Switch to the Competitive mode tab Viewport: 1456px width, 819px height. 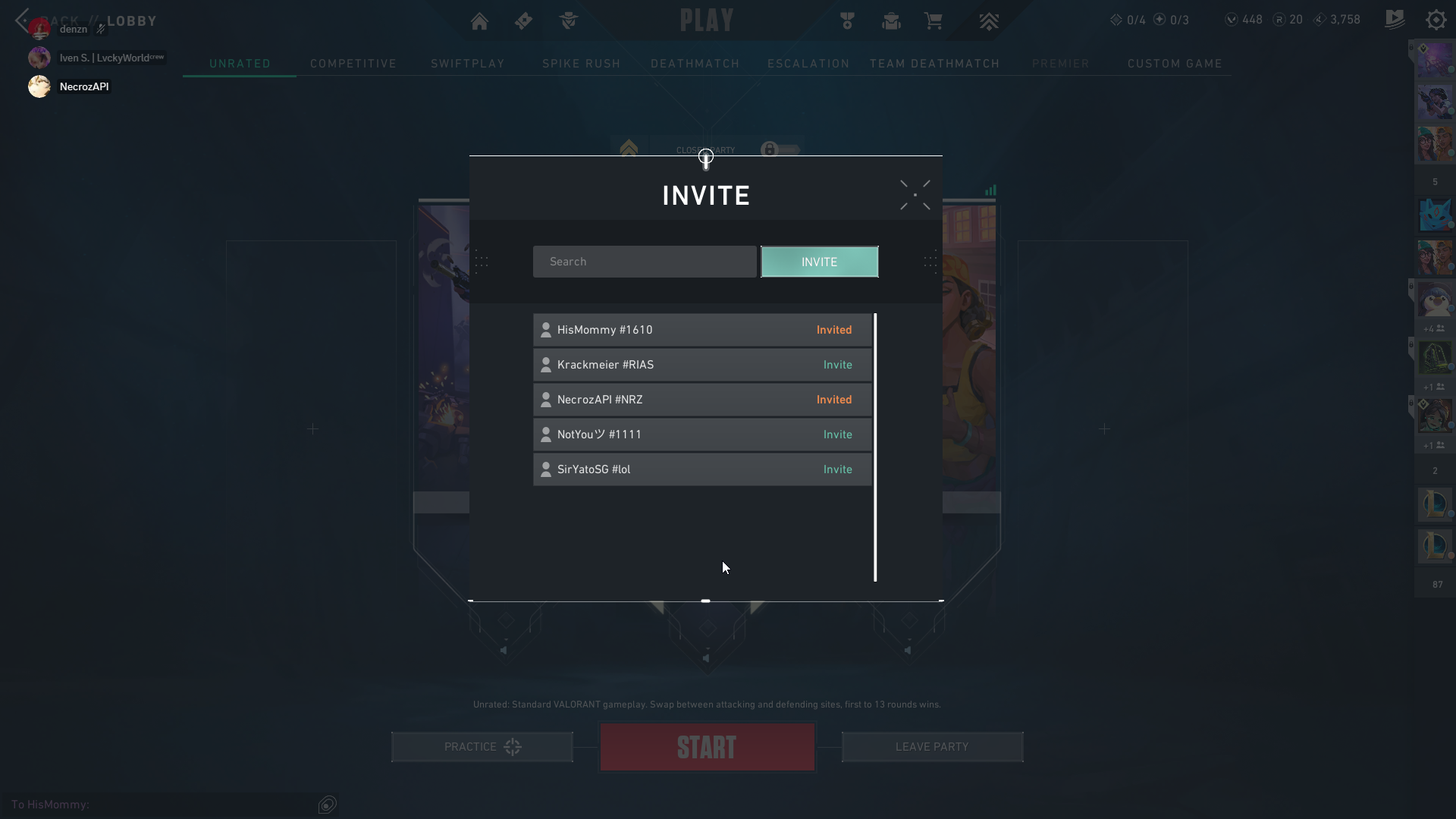click(x=353, y=64)
